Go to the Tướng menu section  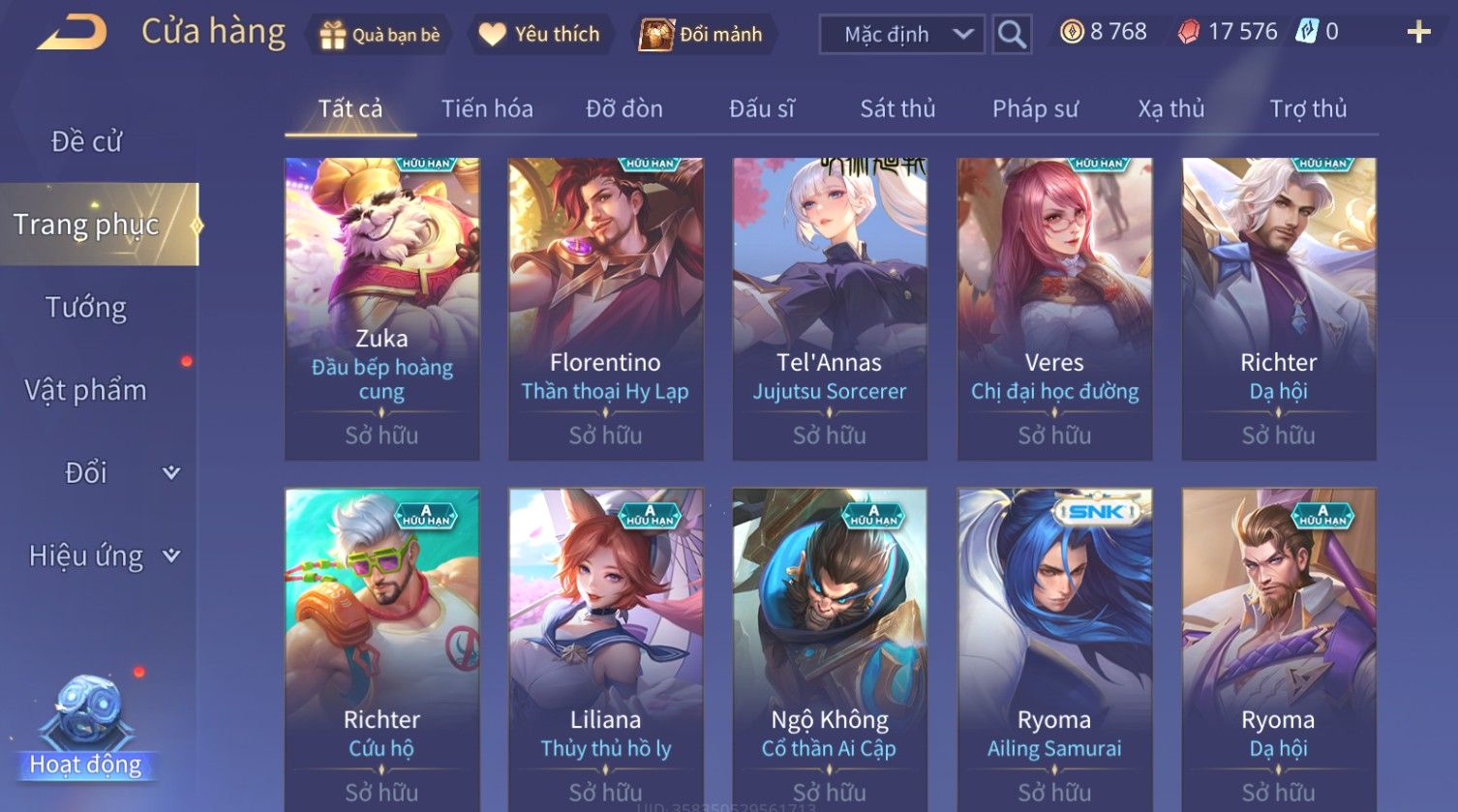[x=87, y=308]
